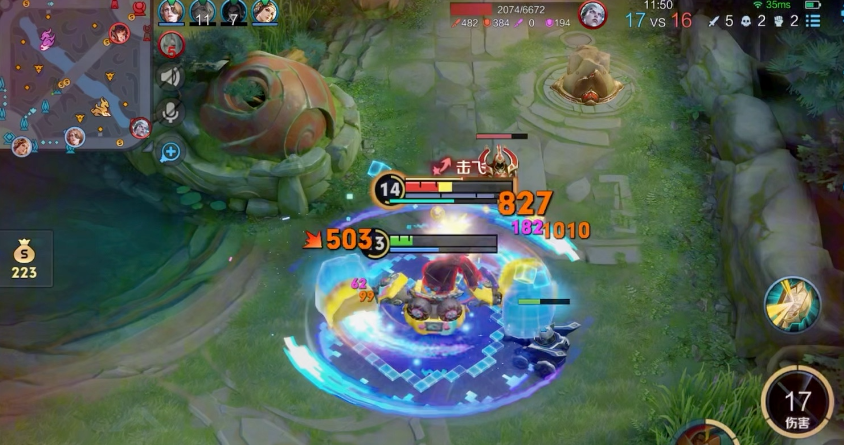Select the teammate portrait showing 11 respawn timer
The width and height of the screenshot is (844, 445).
(203, 12)
